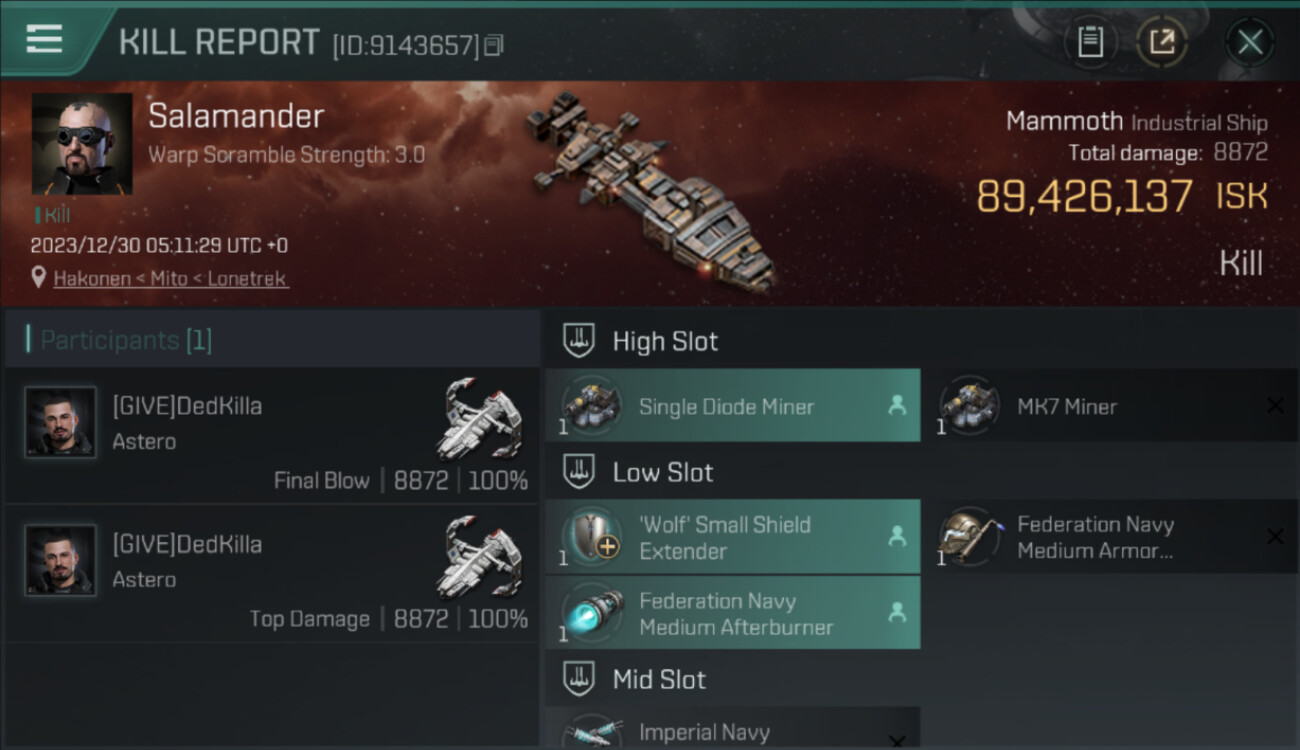Select the Top Damage DedKilla row
Screen dimensions: 1300x750
(272, 574)
